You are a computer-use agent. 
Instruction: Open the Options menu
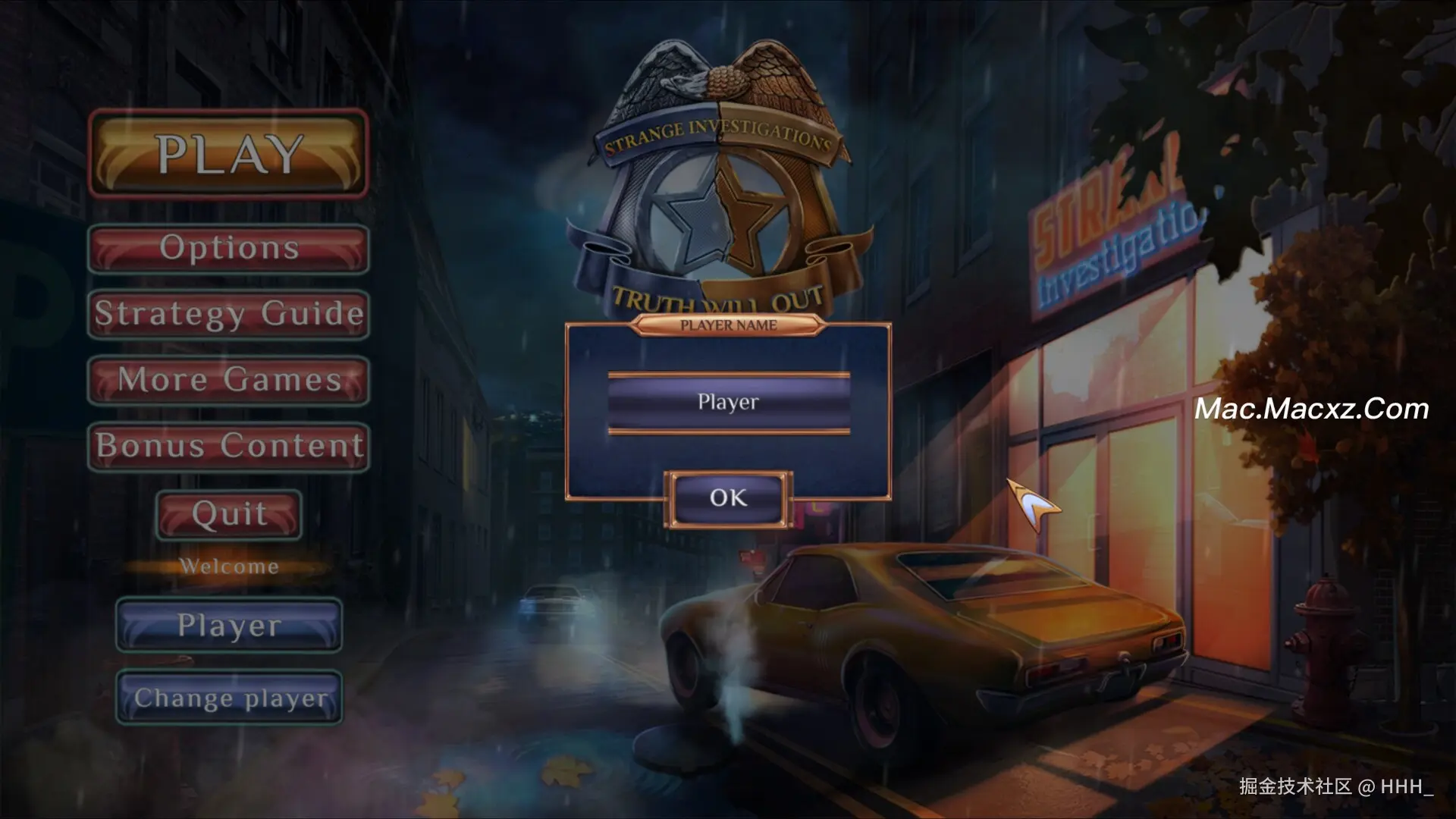(x=228, y=249)
